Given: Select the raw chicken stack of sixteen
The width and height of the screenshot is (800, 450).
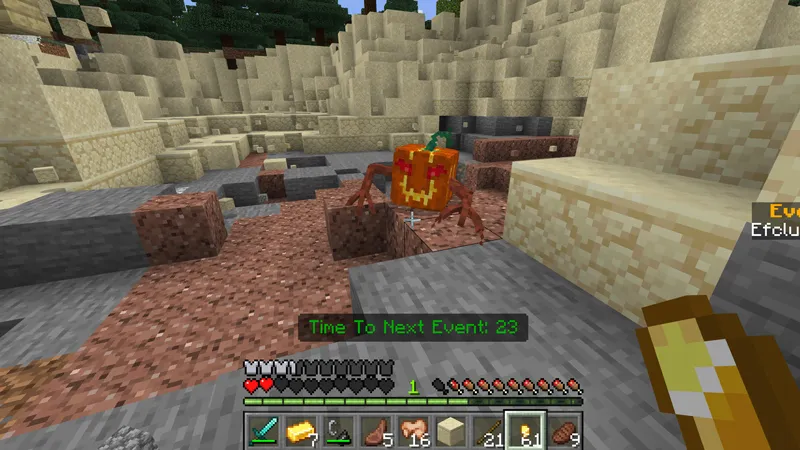Looking at the screenshot, I should coord(410,431).
